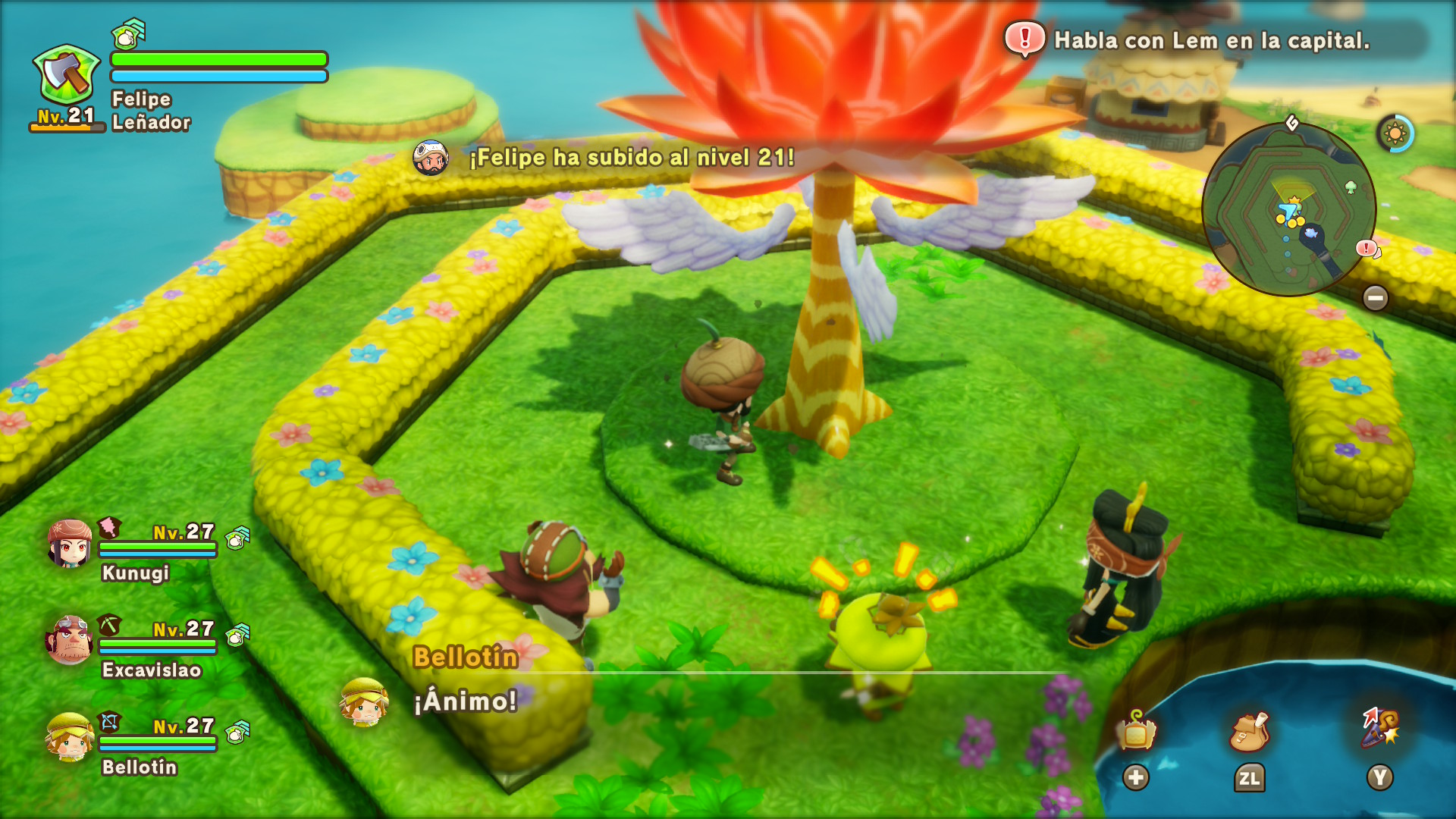This screenshot has width=1456, height=819.
Task: Click Felipe's portrait in level-up notification
Action: (431, 158)
